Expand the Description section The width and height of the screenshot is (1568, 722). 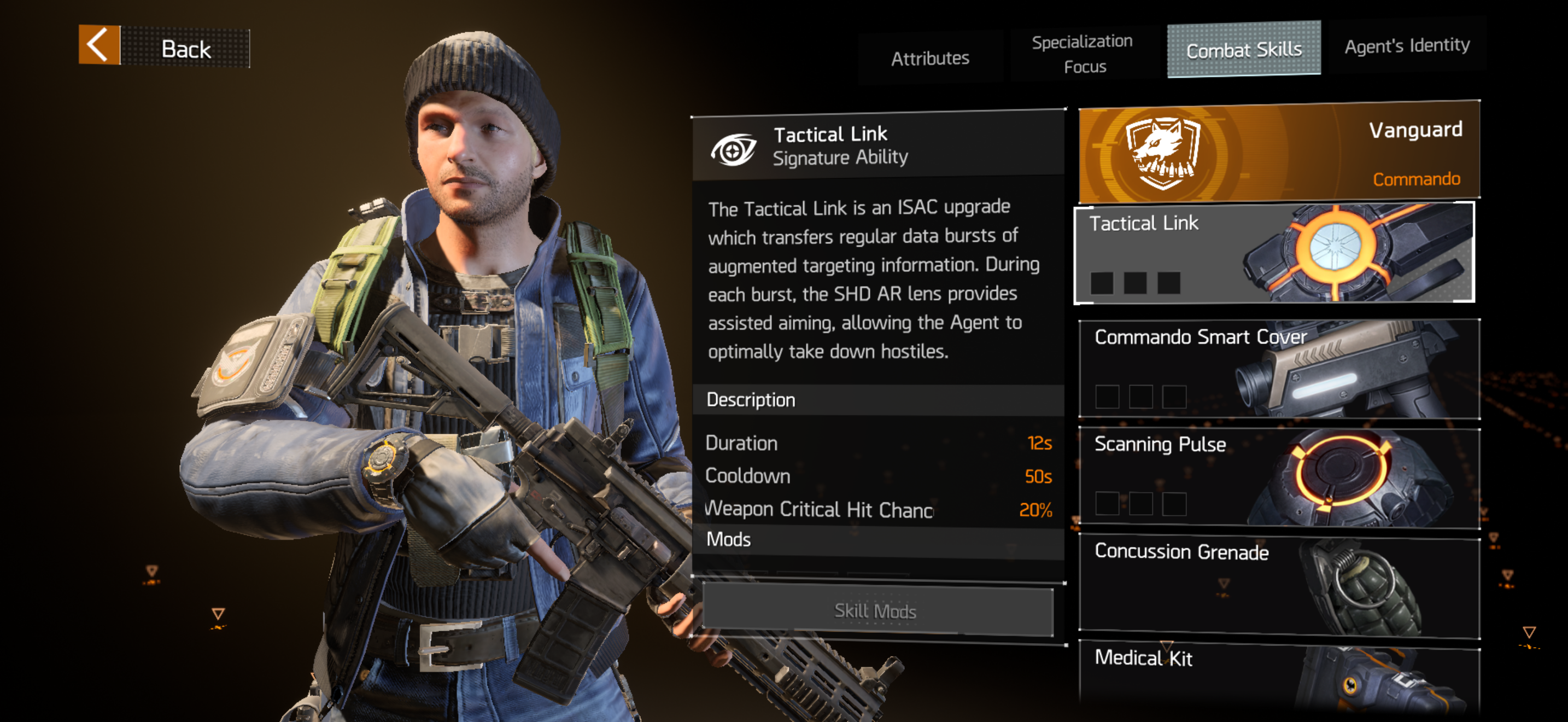coord(751,399)
